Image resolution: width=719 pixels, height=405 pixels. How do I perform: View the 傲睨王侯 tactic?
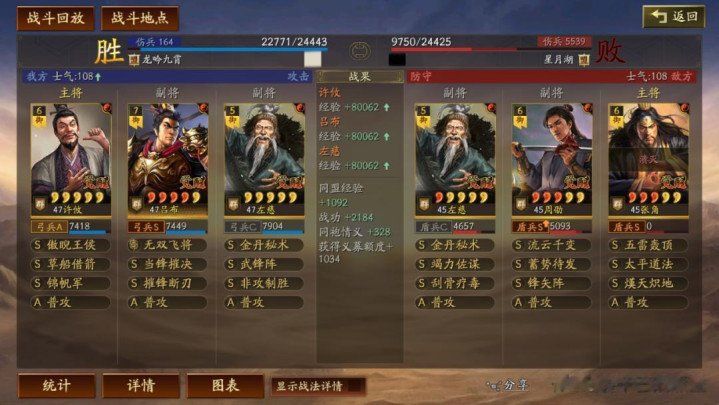point(77,245)
